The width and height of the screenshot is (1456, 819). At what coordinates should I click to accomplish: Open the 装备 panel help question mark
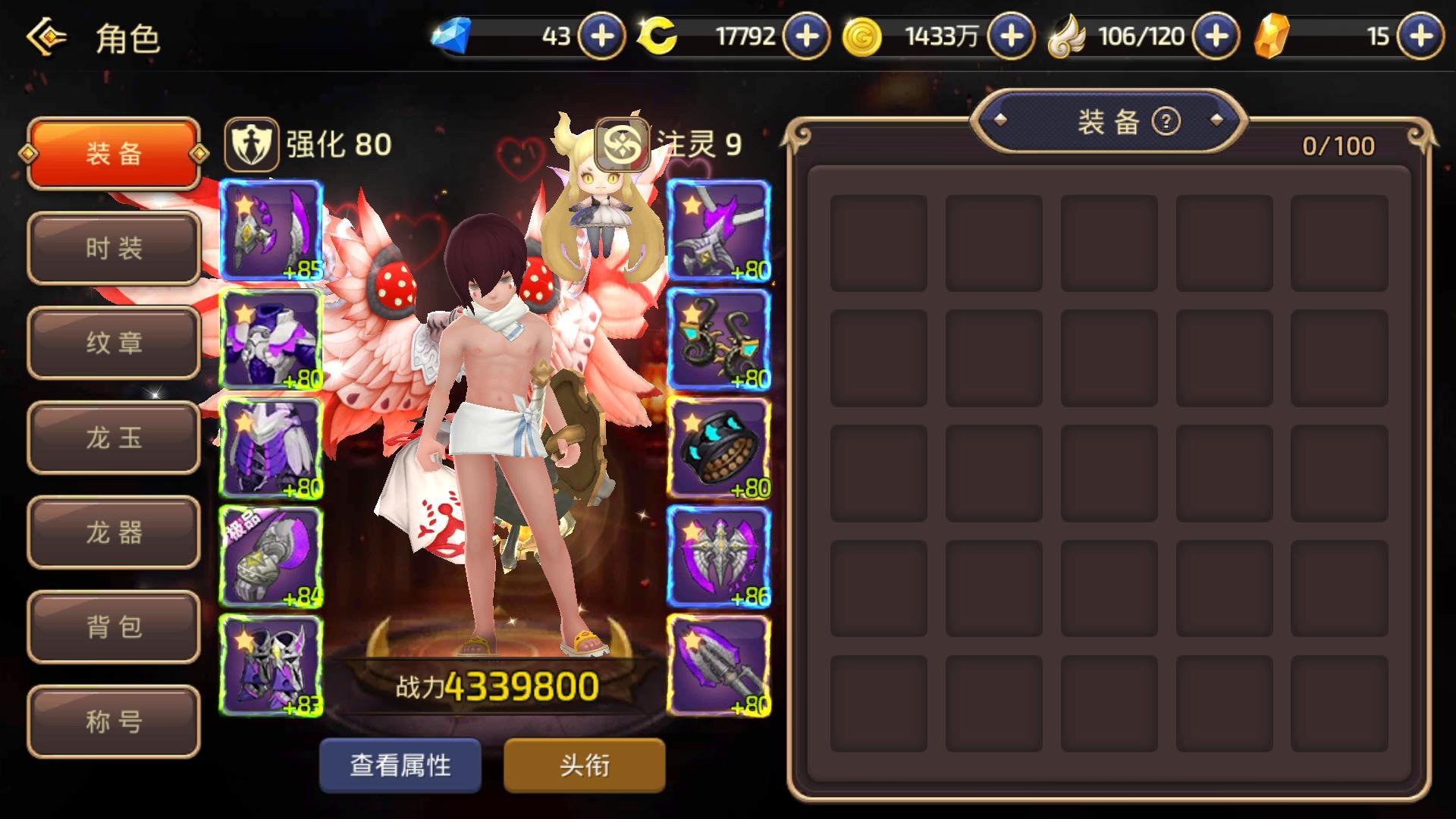(x=1166, y=121)
